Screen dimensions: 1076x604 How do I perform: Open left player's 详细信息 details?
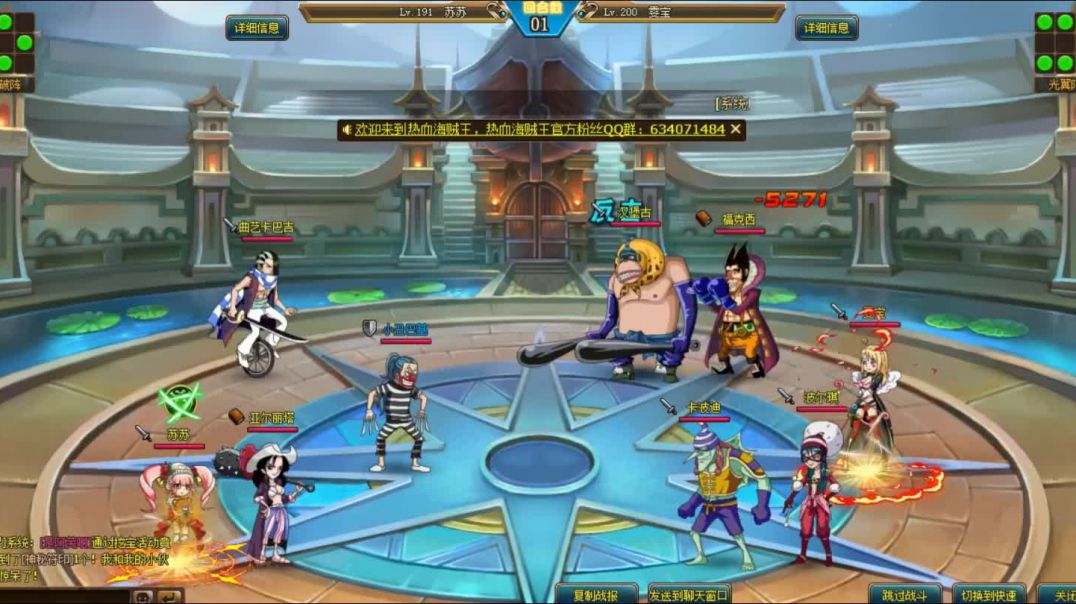click(x=257, y=28)
